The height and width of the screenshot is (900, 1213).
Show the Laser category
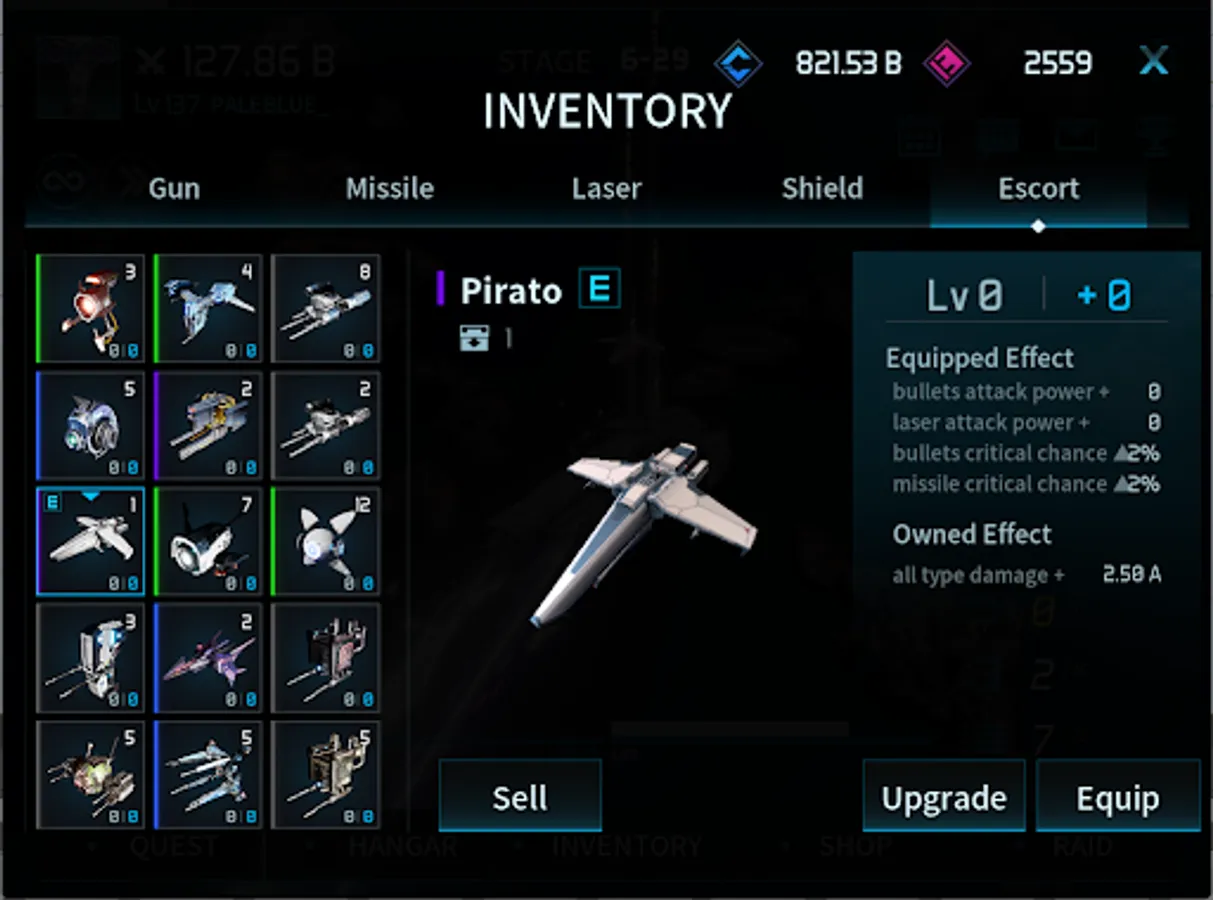point(606,188)
